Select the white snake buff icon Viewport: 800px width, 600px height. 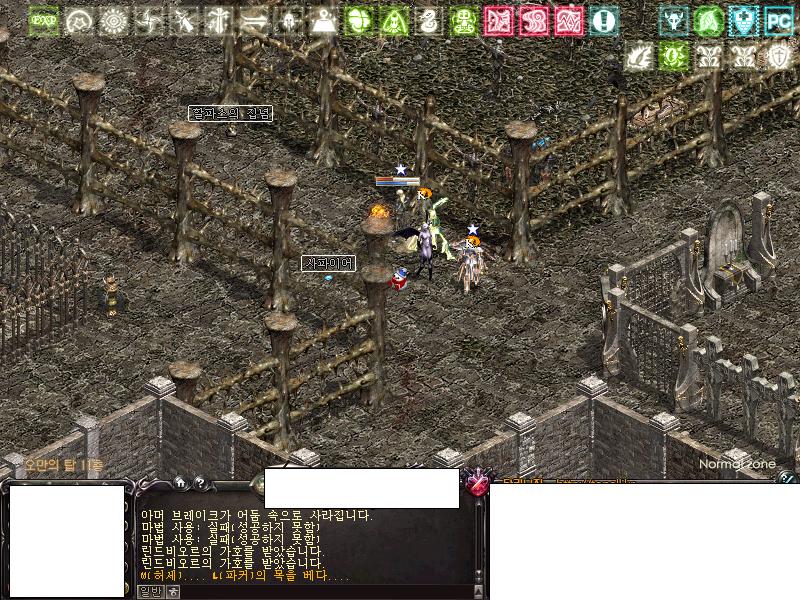click(428, 20)
